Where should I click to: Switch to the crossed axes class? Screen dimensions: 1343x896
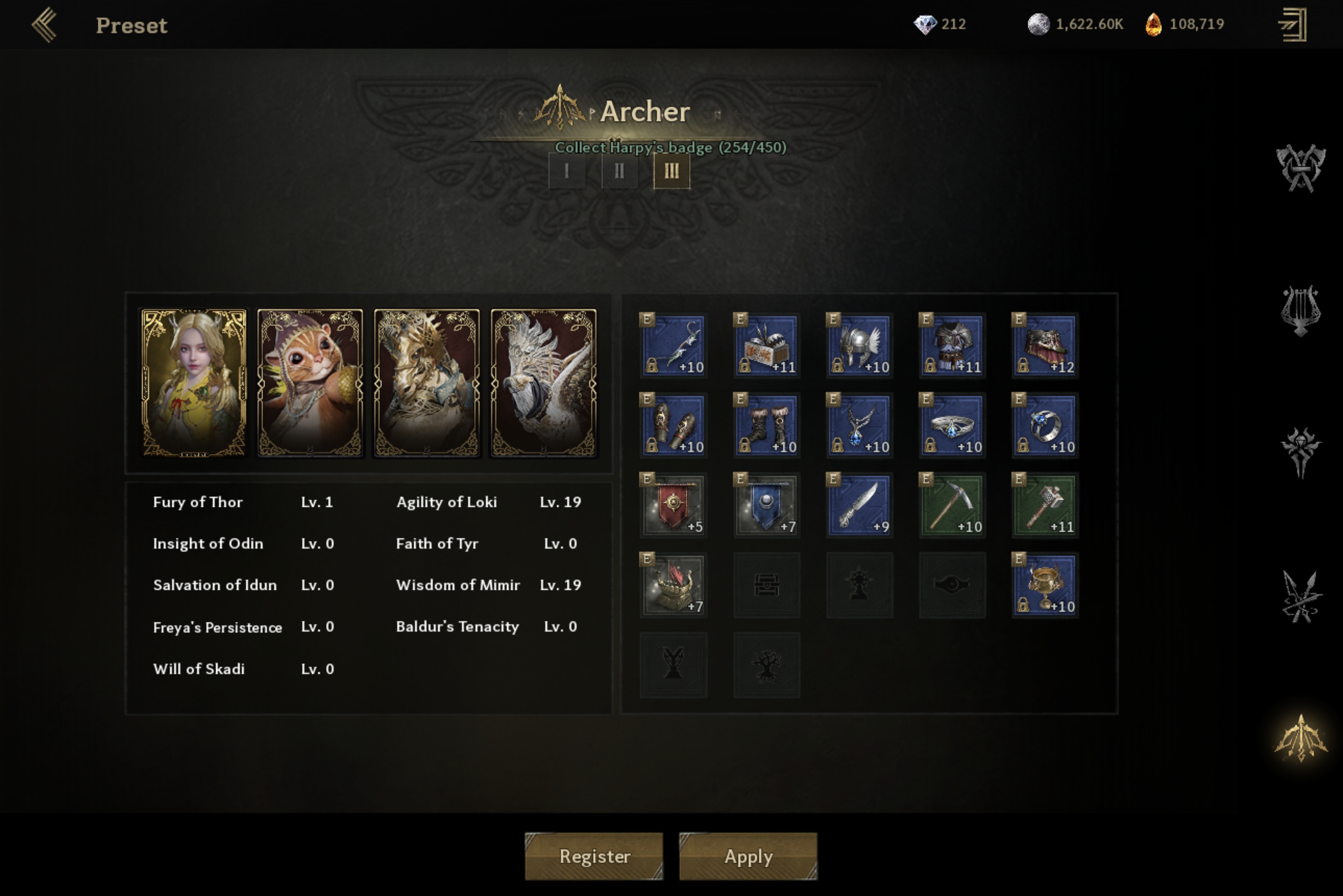(x=1301, y=168)
